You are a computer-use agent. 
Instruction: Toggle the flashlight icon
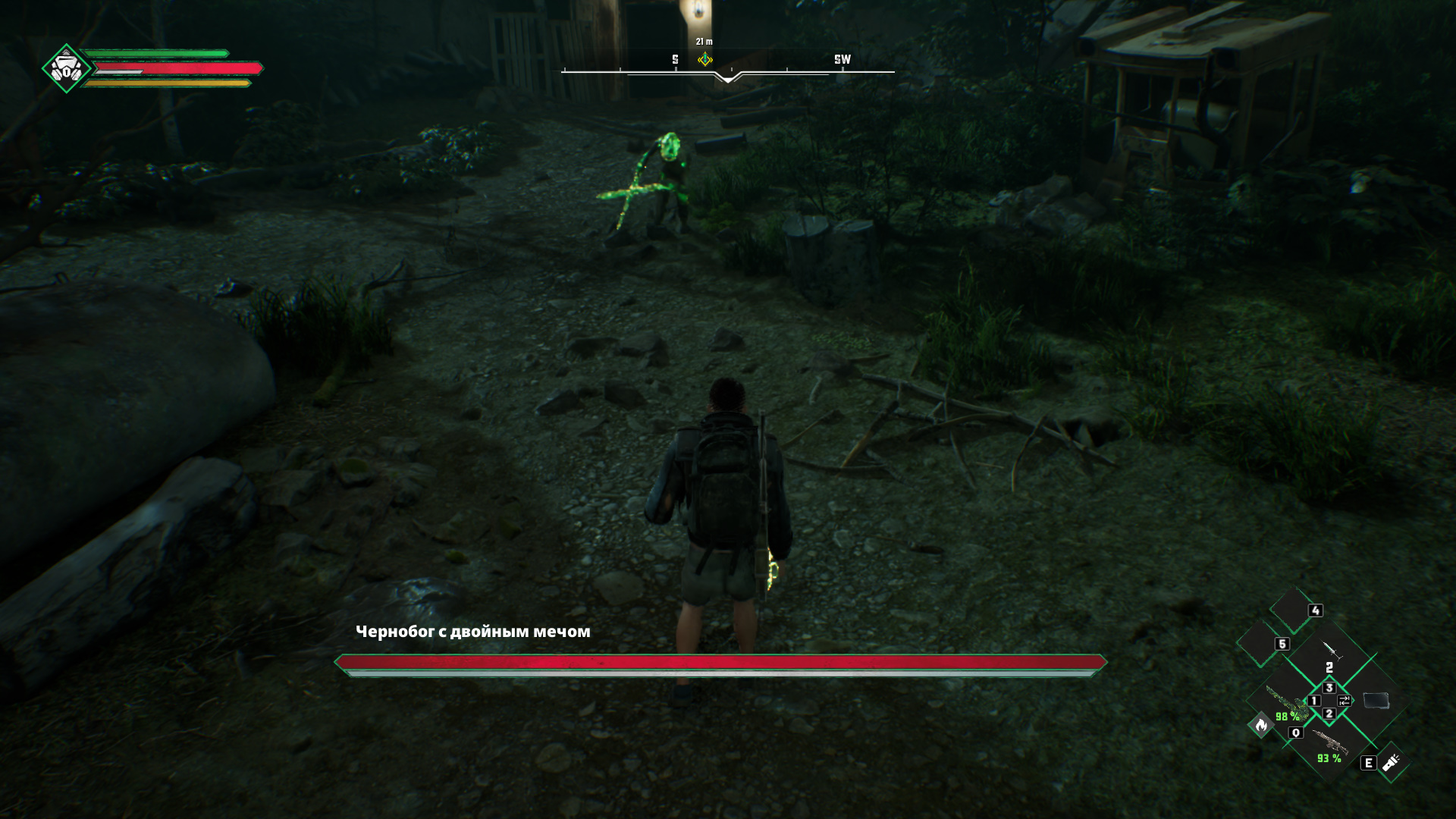tap(1391, 762)
